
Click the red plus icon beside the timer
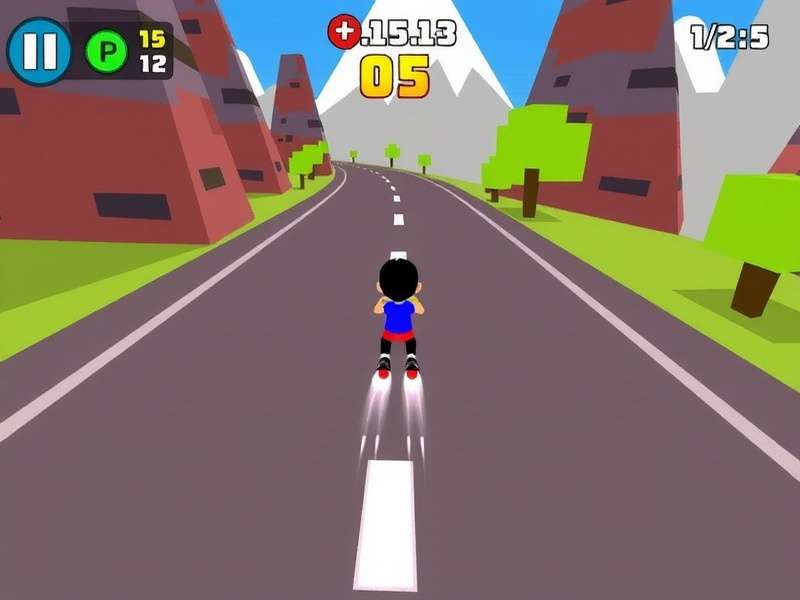343,32
